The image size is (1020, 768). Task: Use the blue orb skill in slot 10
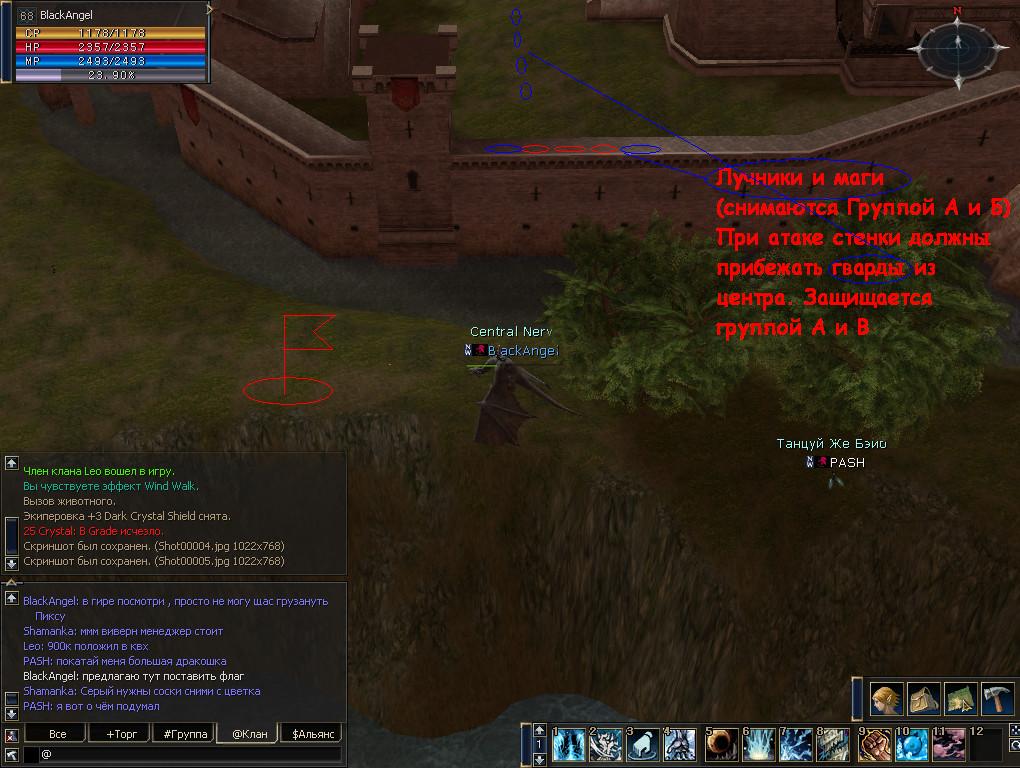(911, 745)
